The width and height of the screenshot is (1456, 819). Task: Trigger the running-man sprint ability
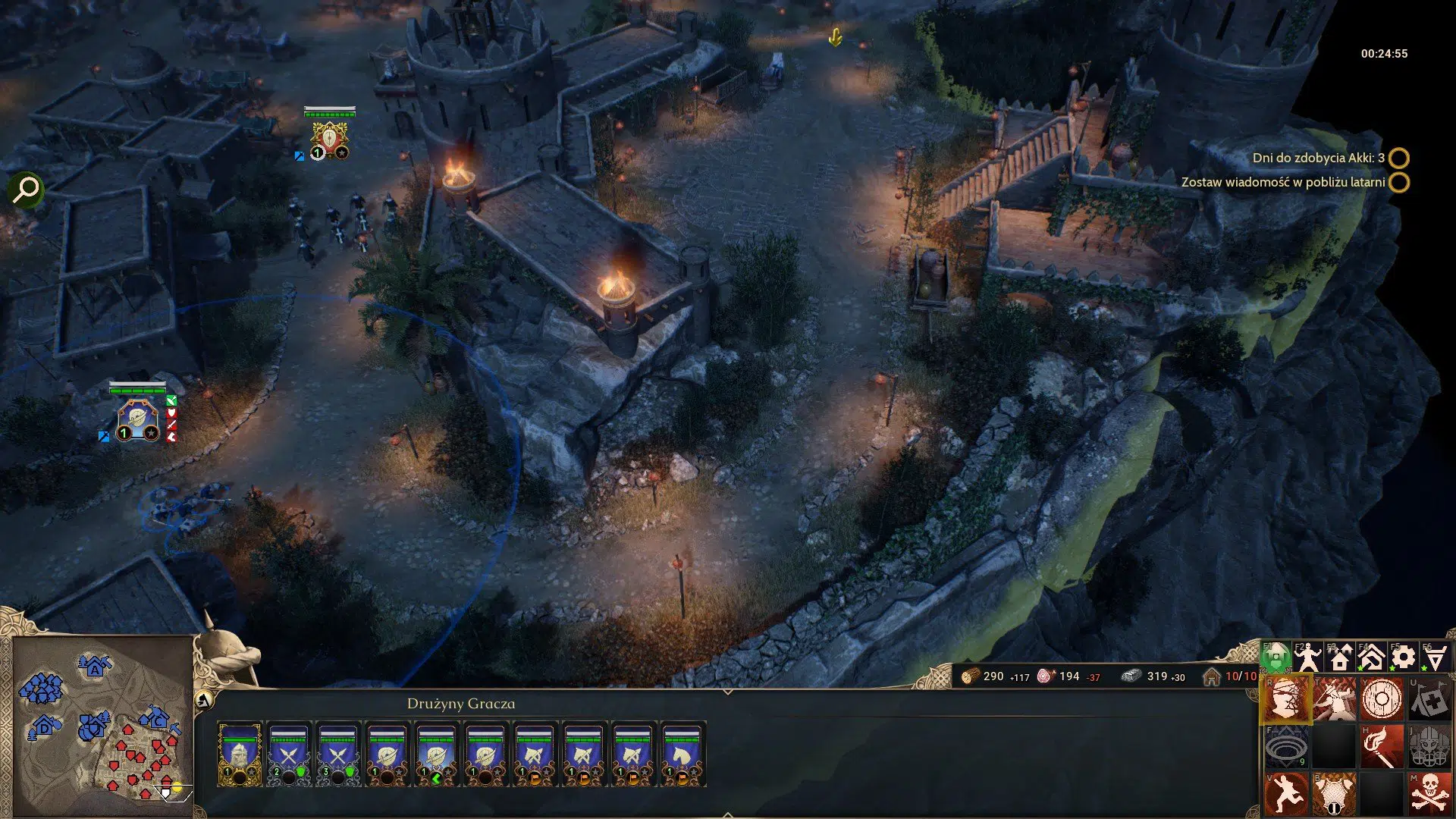click(1287, 792)
